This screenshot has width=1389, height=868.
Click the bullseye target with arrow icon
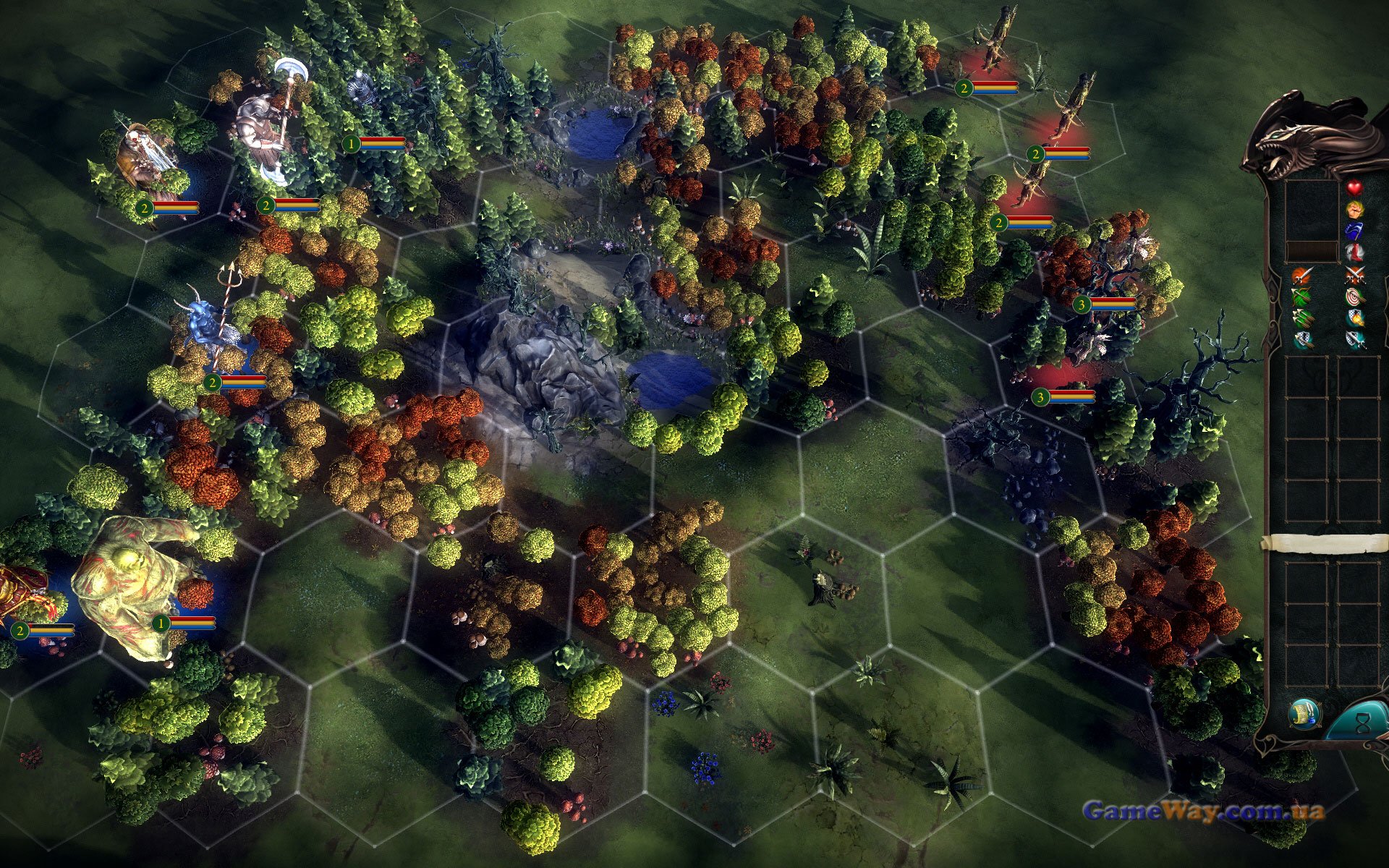point(1354,297)
